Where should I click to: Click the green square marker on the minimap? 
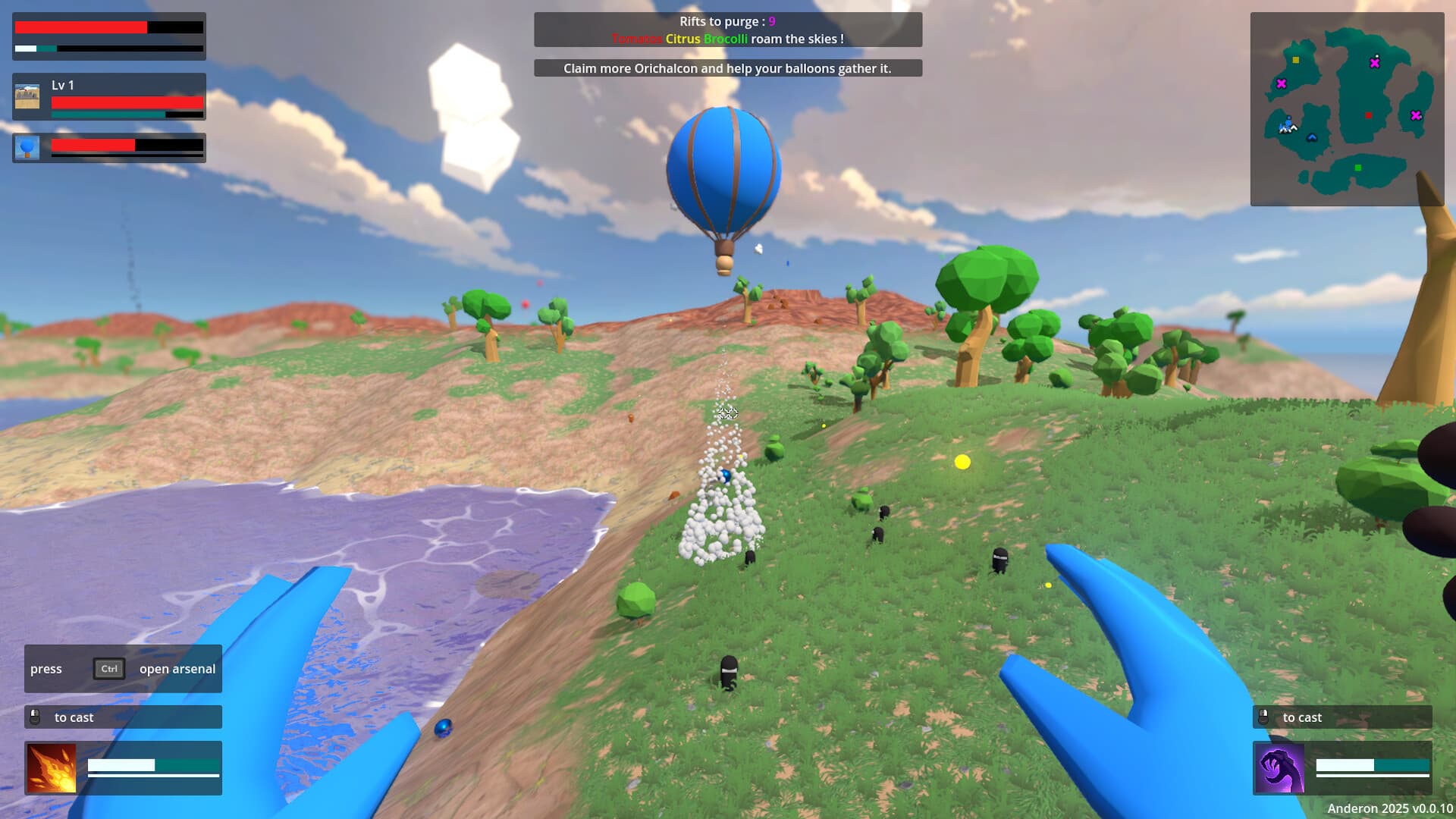[x=1358, y=168]
